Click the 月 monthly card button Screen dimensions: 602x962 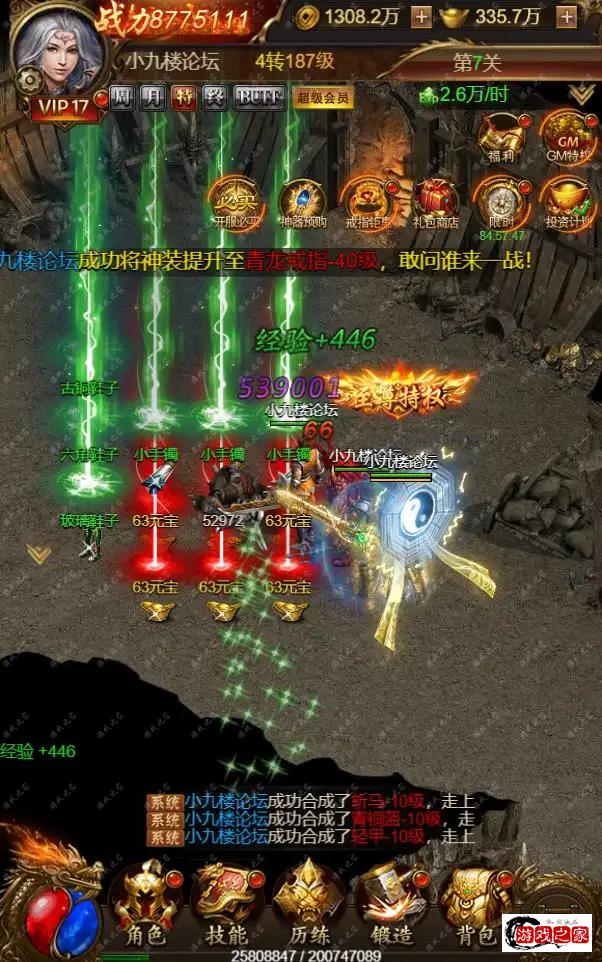152,97
